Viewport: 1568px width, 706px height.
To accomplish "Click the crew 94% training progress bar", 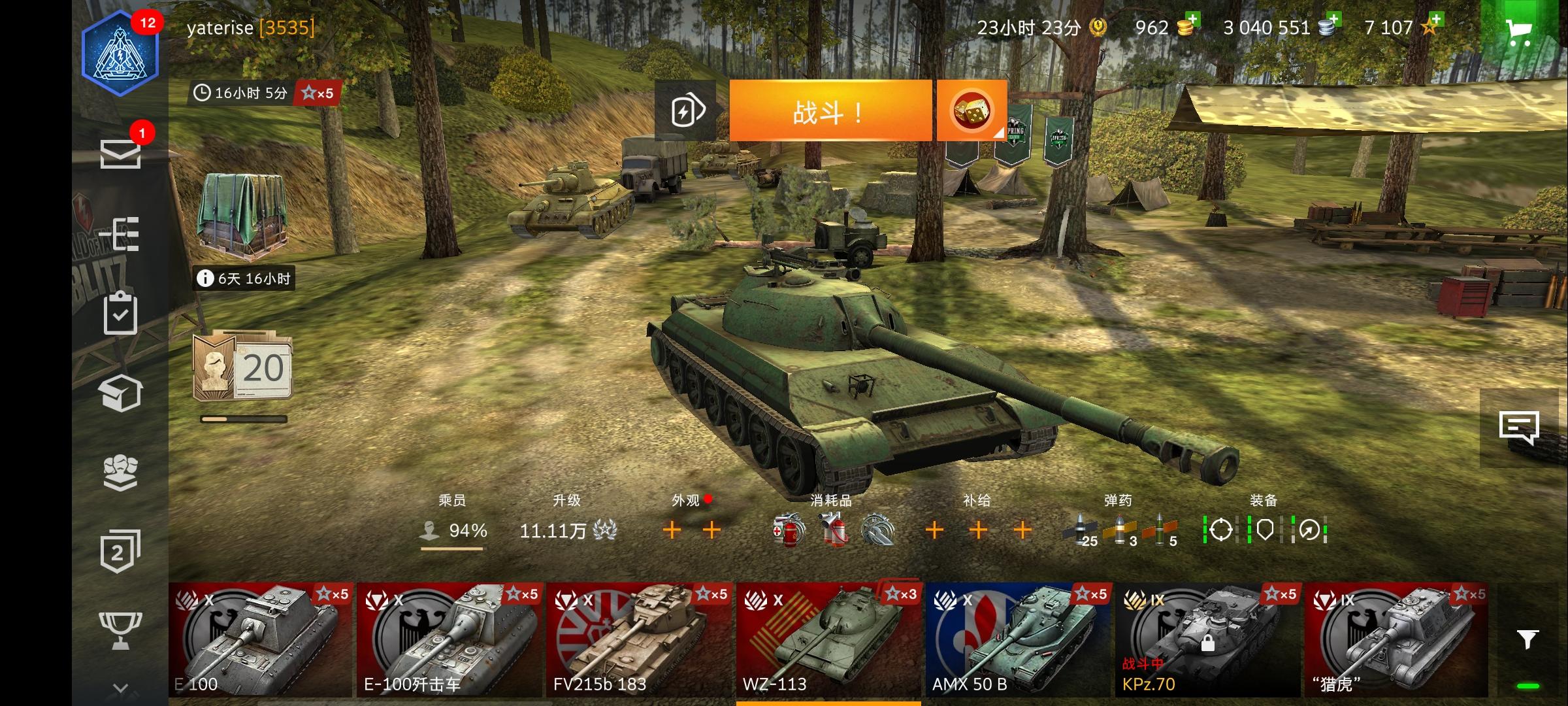I will [x=452, y=548].
